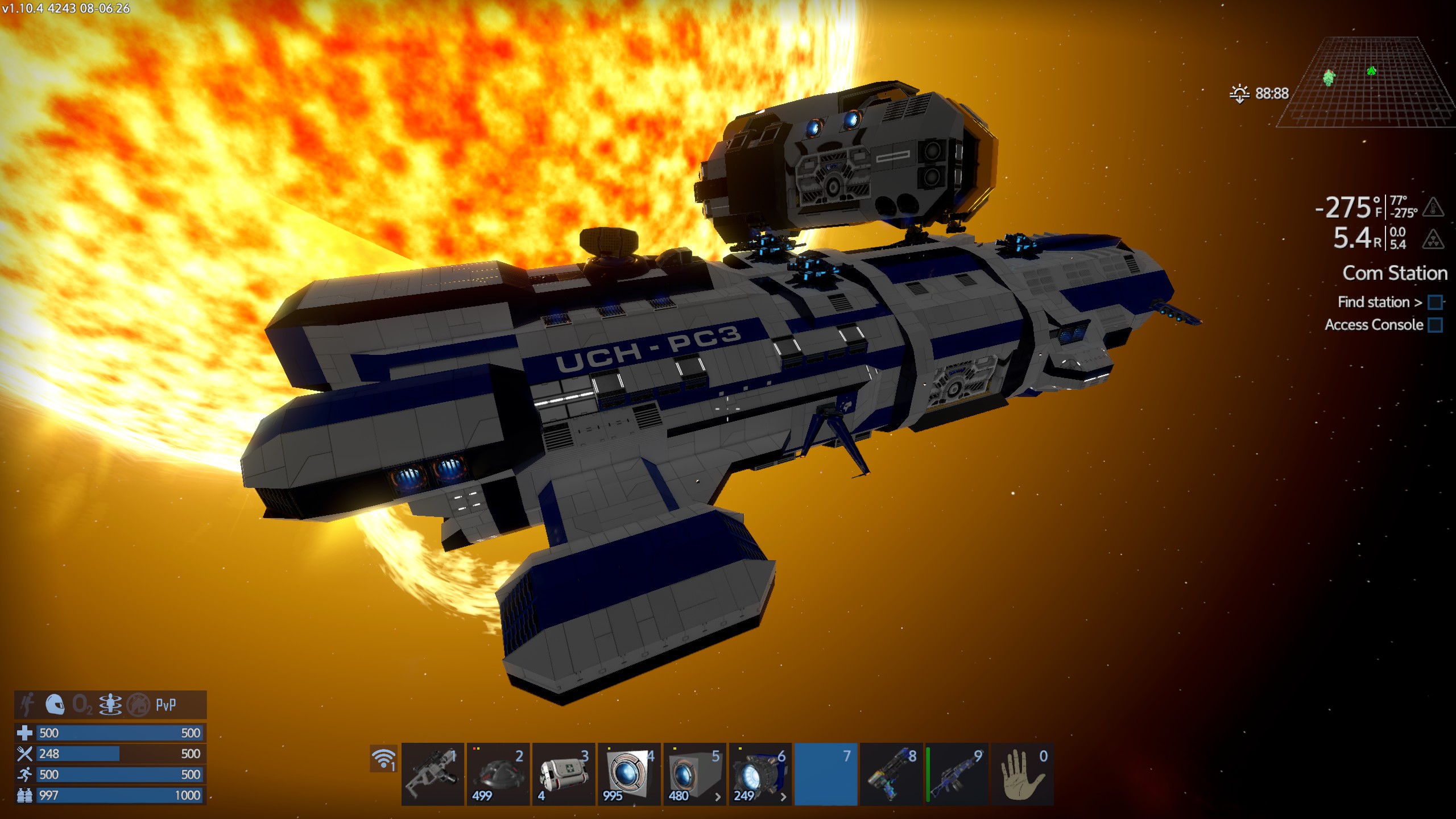1456x819 pixels.
Task: Pick the grey thruster block stack of 480
Action: 694,774
